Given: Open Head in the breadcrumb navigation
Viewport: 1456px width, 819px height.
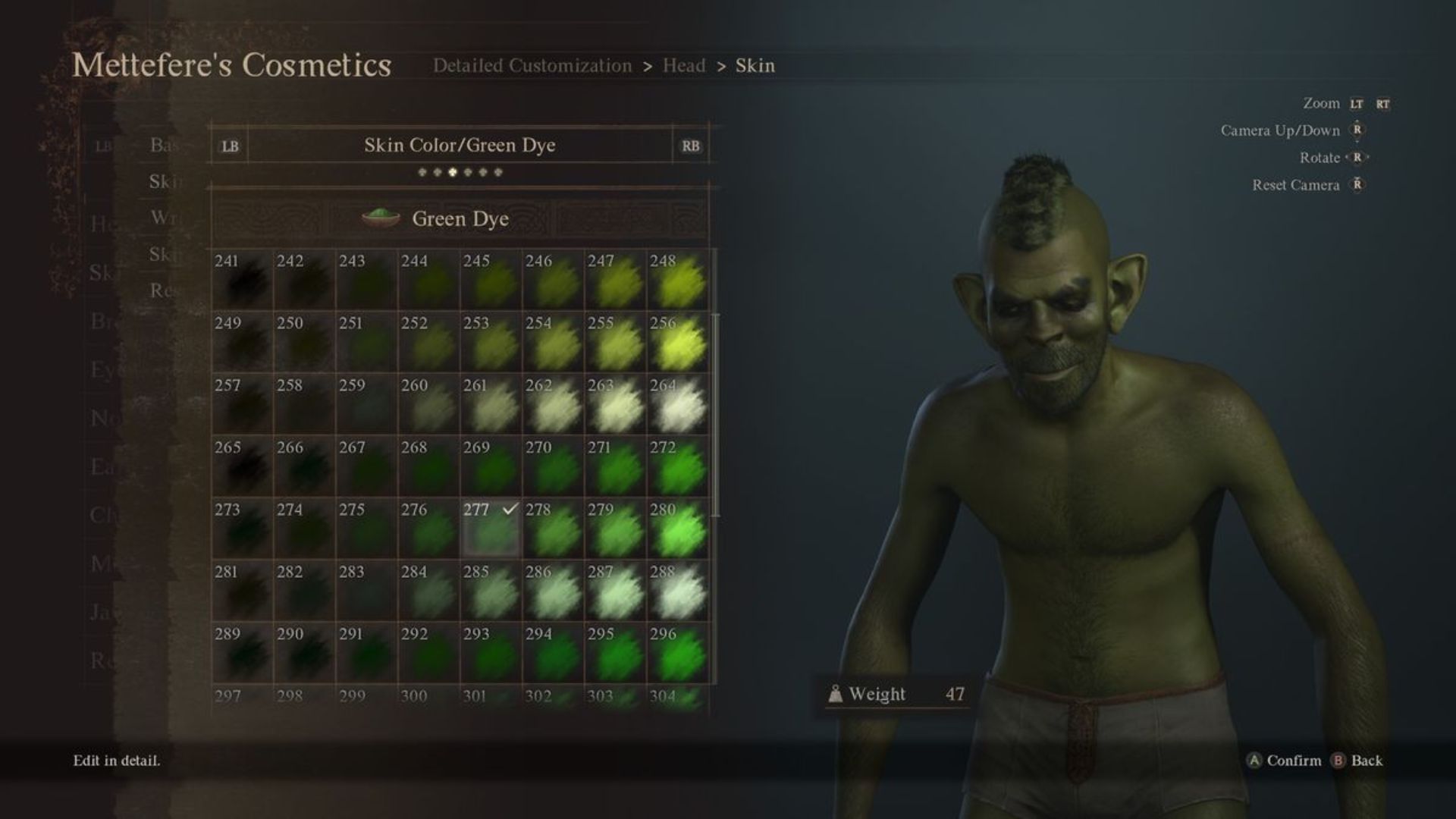Looking at the screenshot, I should 683,66.
